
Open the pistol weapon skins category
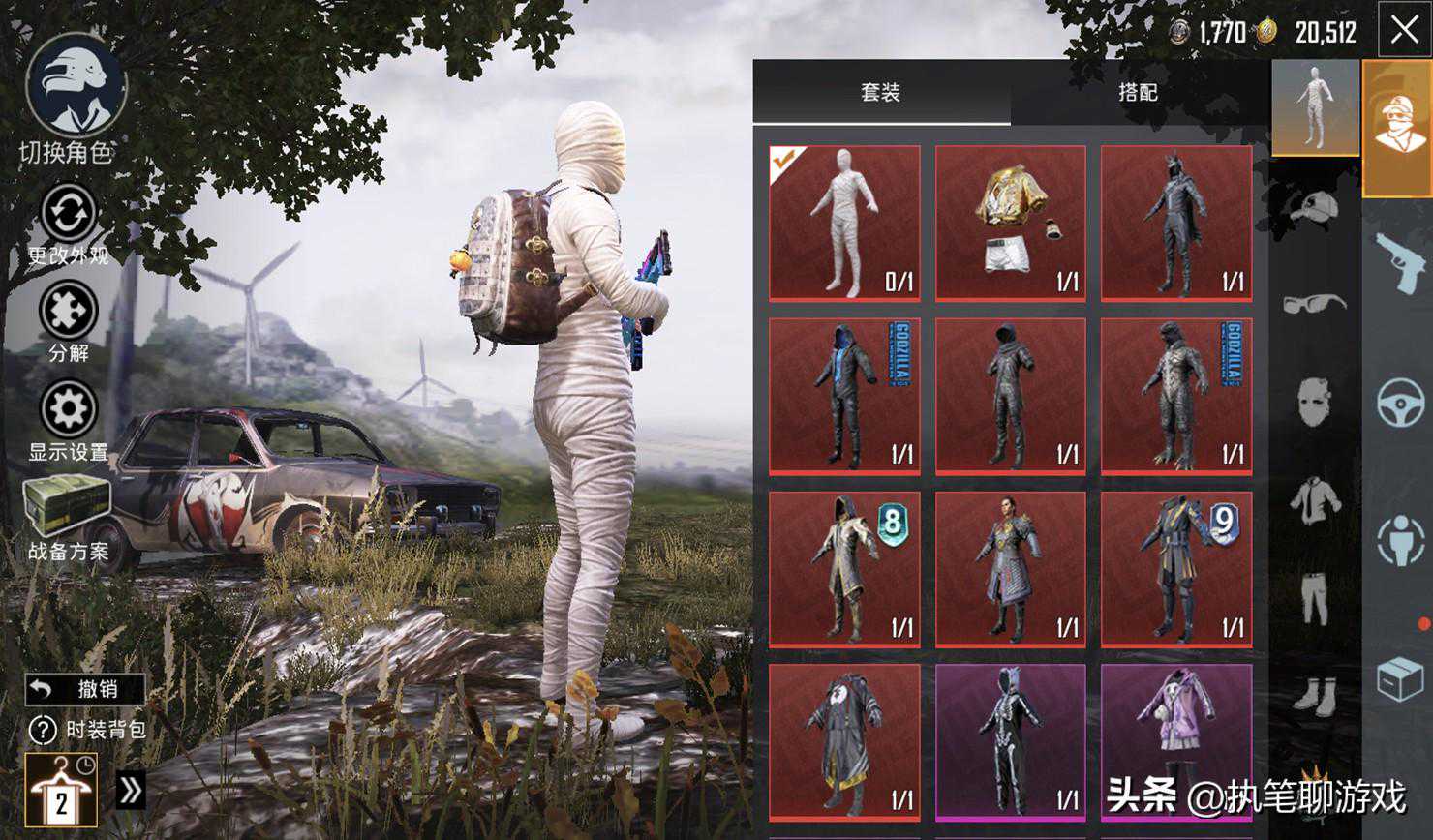pyautogui.click(x=1399, y=261)
